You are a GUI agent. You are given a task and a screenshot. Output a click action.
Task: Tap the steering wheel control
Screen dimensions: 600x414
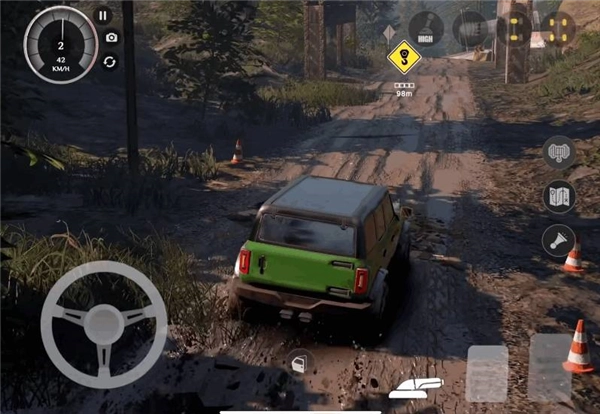(x=104, y=324)
